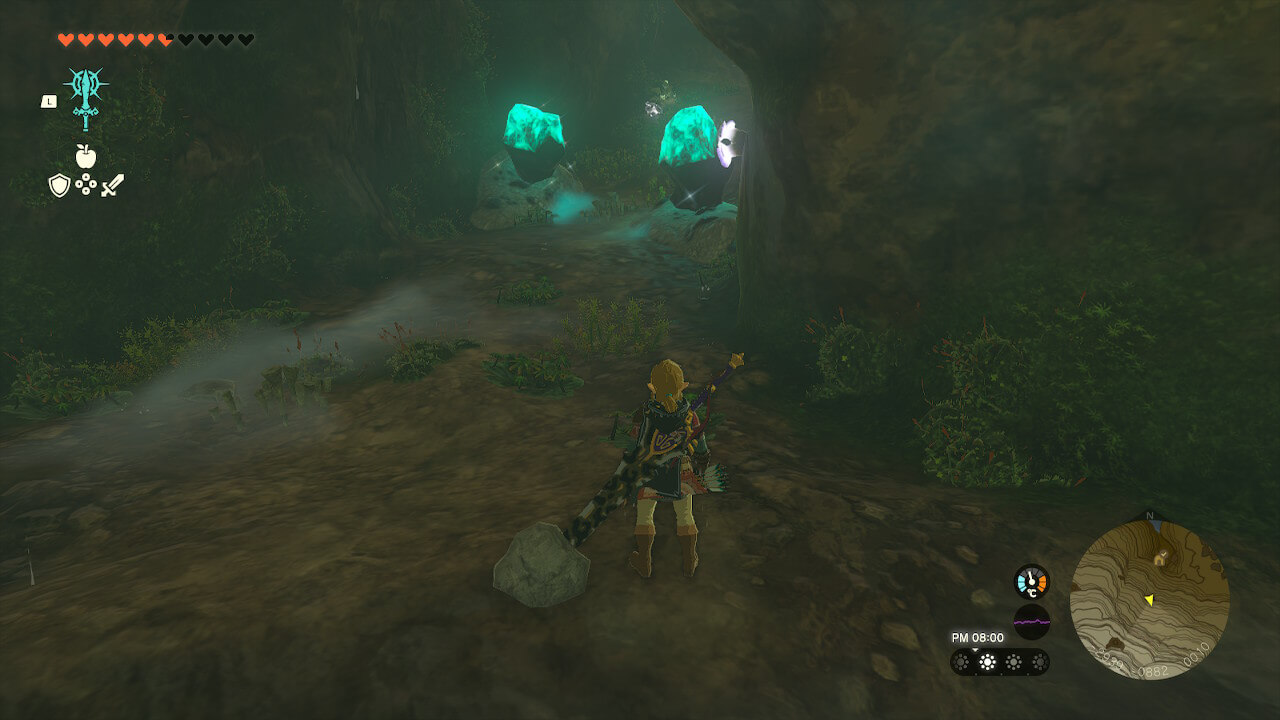
Task: Activate the teal Fuse ability icon
Action: pyautogui.click(x=86, y=97)
